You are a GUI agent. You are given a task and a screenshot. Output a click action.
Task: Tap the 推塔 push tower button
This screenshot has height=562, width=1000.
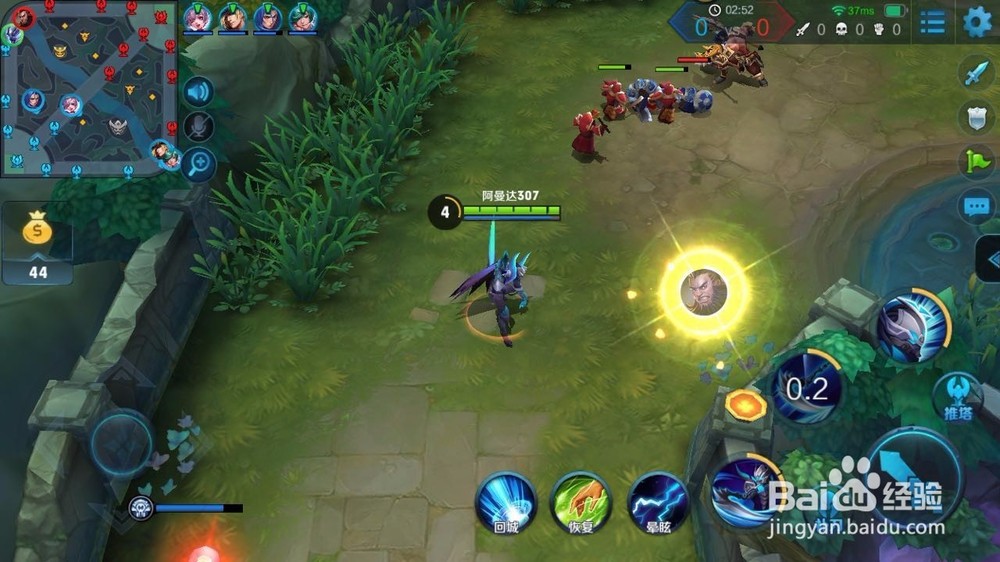coord(957,397)
